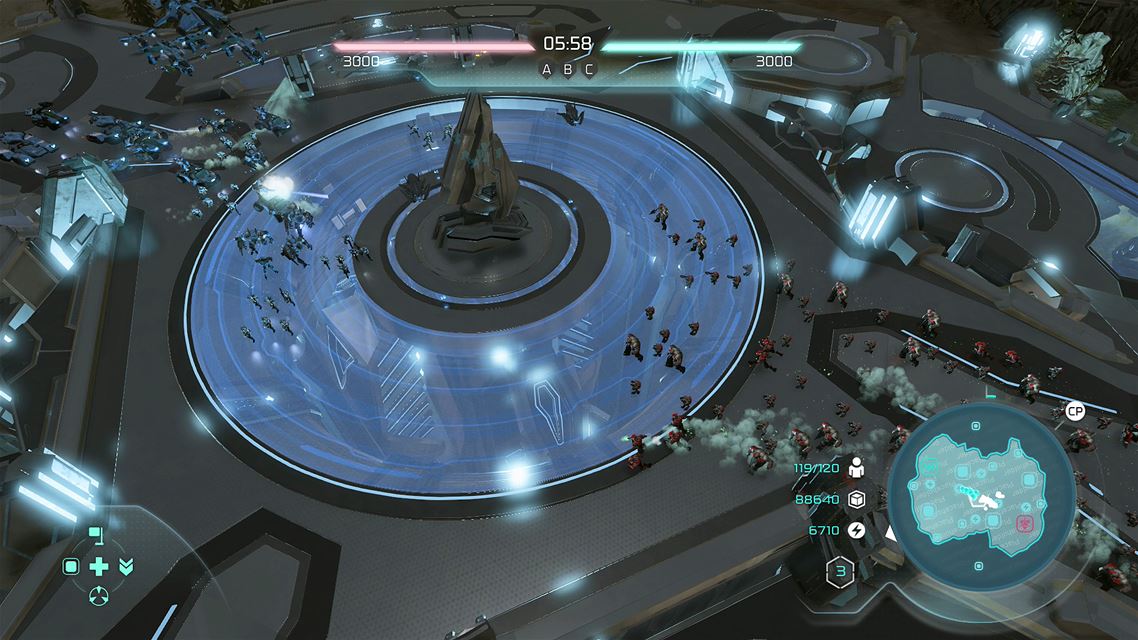The height and width of the screenshot is (640, 1138).
Task: Select control point C indicator
Action: (589, 69)
